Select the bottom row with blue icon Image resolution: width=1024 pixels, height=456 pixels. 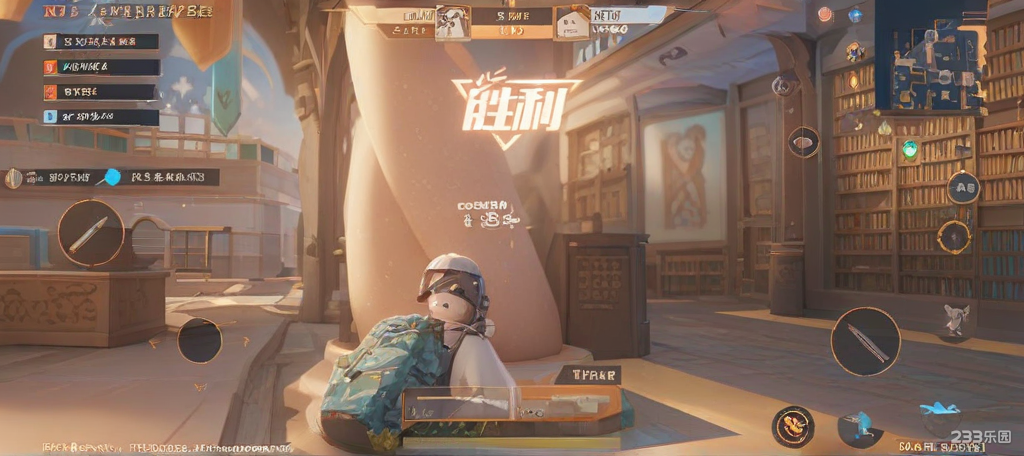tap(100, 117)
